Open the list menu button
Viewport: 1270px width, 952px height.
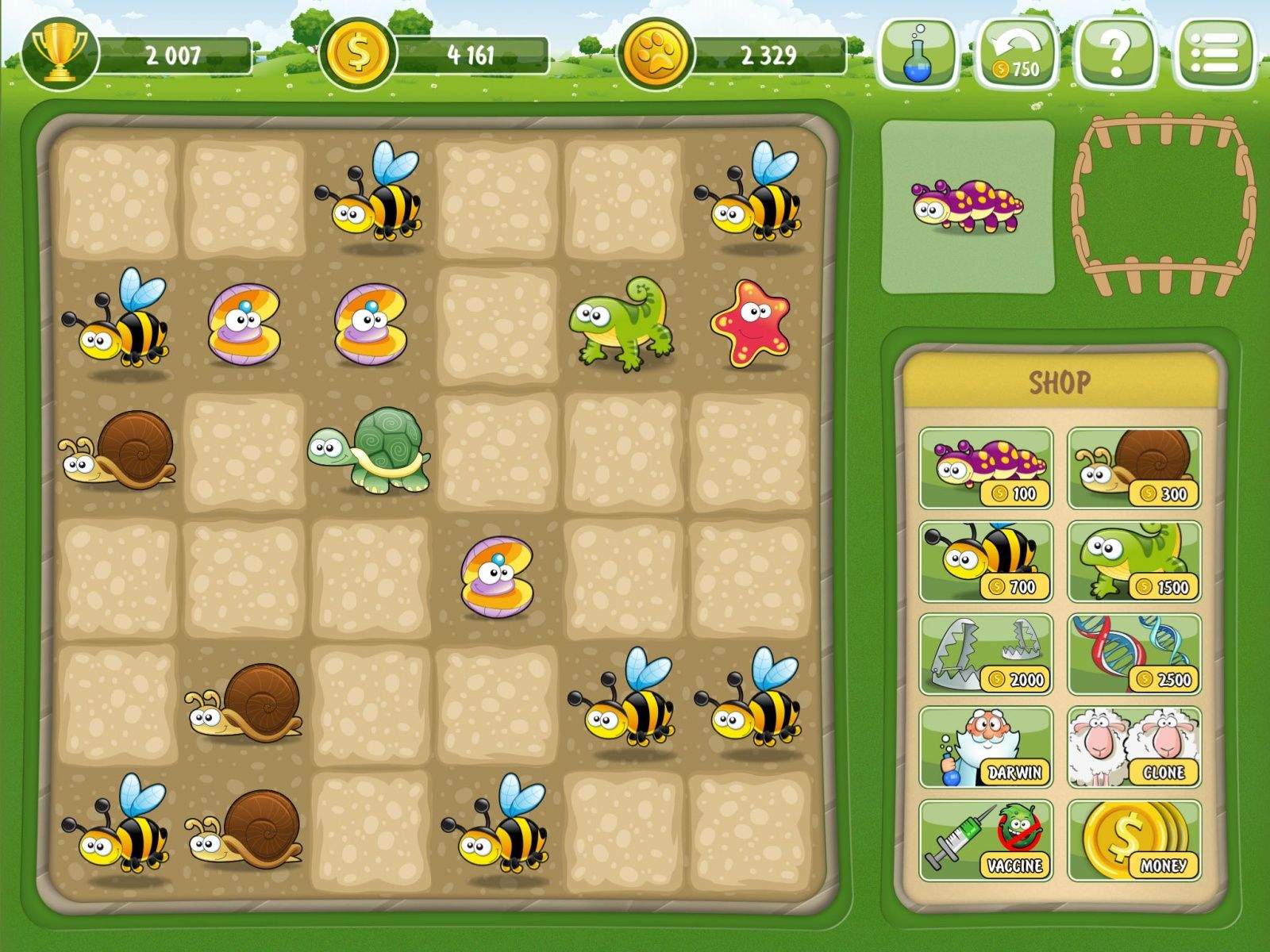point(1217,54)
